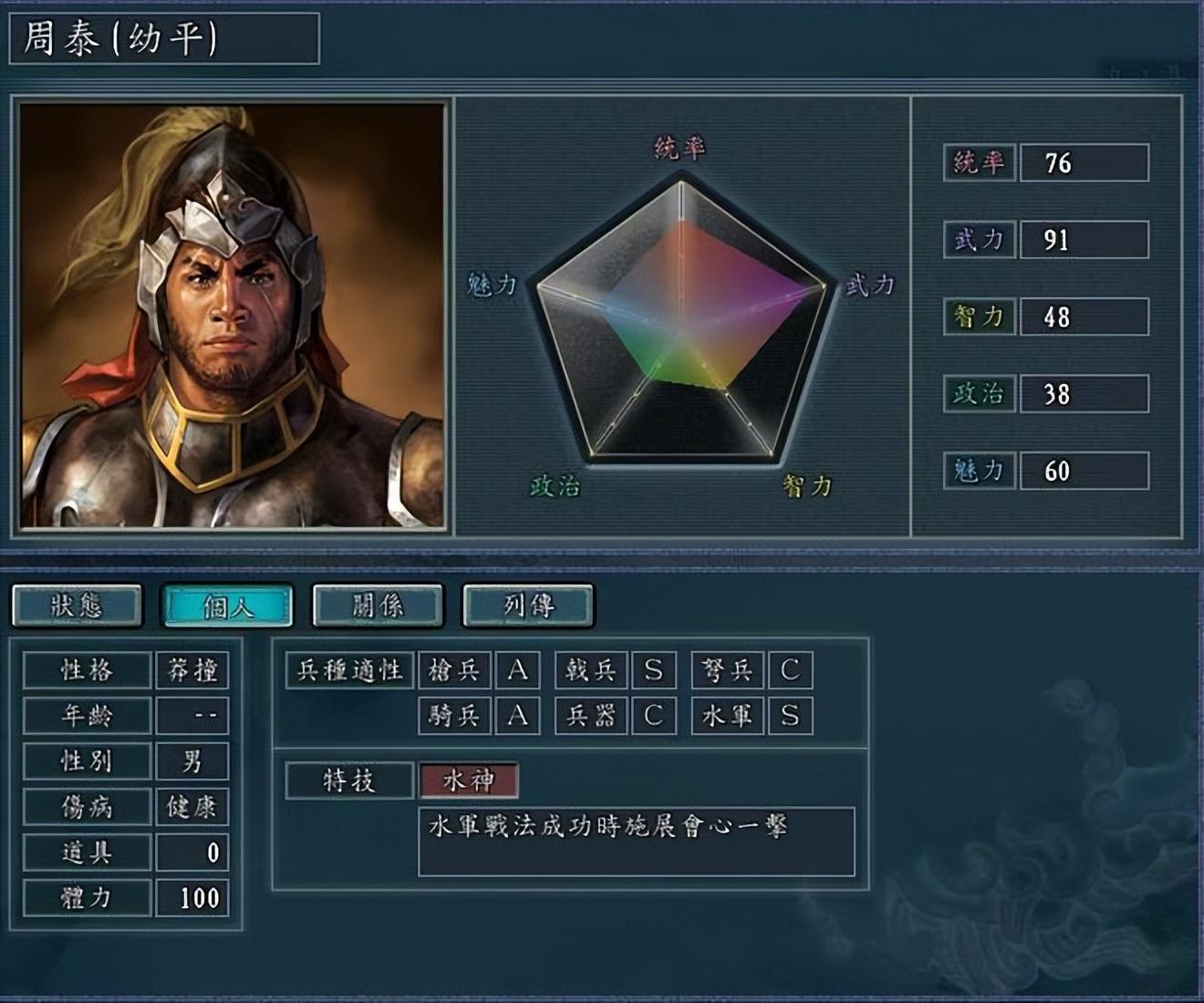
Task: Open the 列傳 biography view
Action: pyautogui.click(x=527, y=605)
